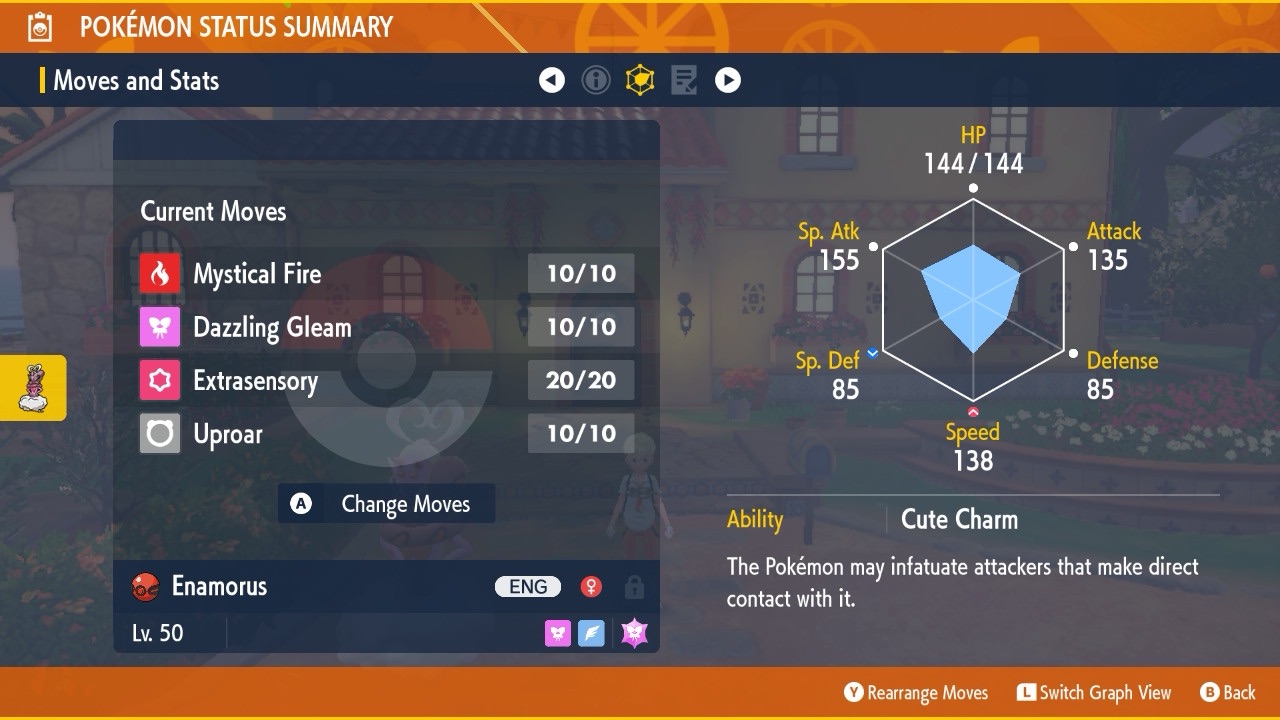This screenshot has width=1280, height=720.
Task: Choose the Dazzling Gleam move row
Action: coord(386,327)
